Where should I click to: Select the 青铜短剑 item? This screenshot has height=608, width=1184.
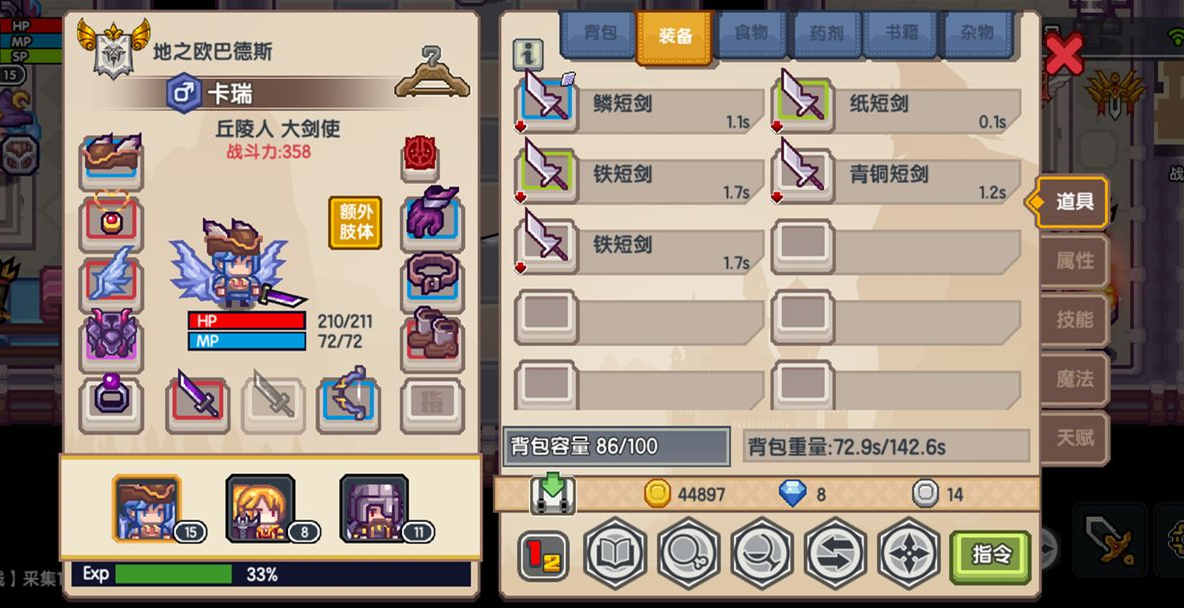tap(803, 173)
